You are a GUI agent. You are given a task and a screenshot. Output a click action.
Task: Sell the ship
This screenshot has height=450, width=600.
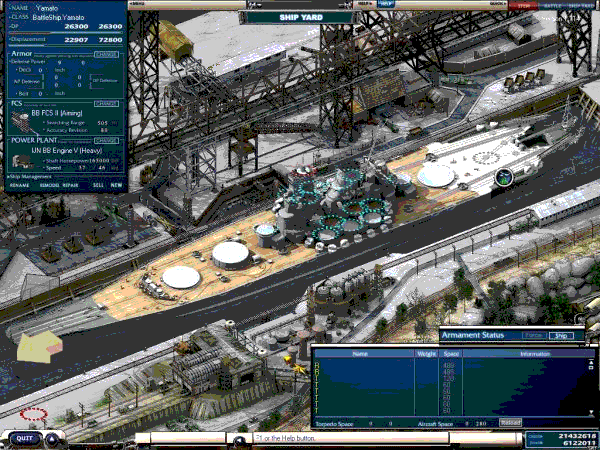click(98, 185)
